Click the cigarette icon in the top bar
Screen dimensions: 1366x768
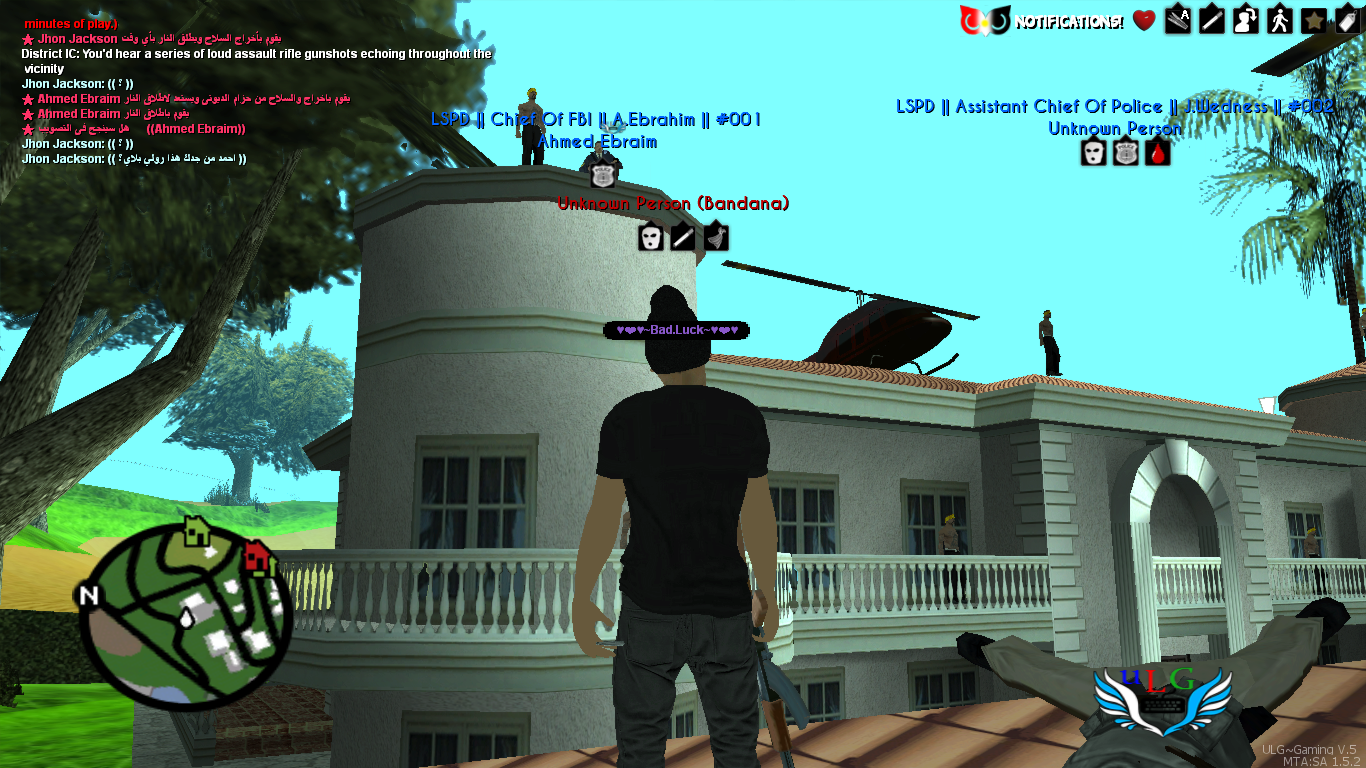coord(1212,20)
